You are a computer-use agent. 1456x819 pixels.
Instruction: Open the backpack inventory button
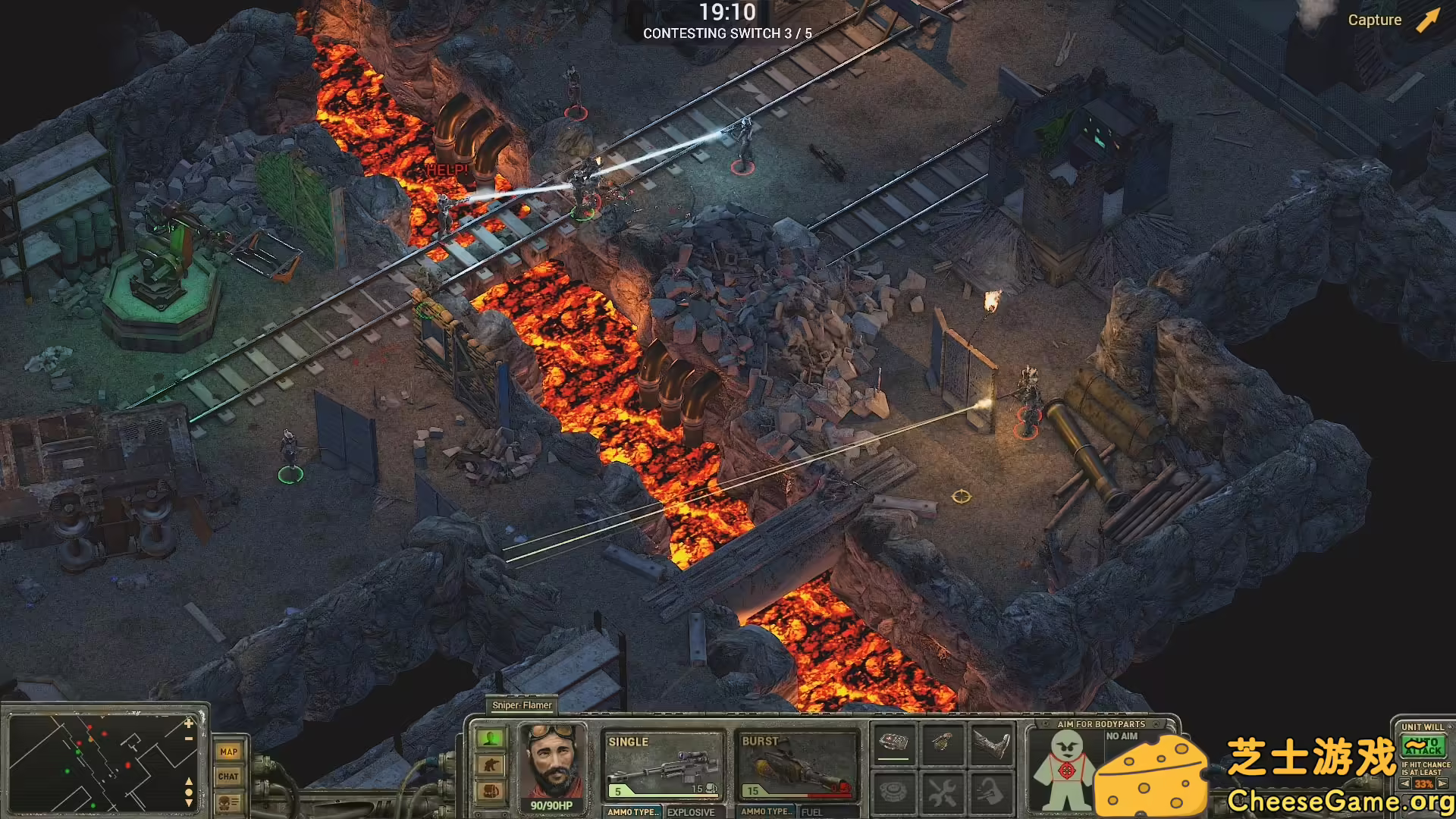[491, 792]
